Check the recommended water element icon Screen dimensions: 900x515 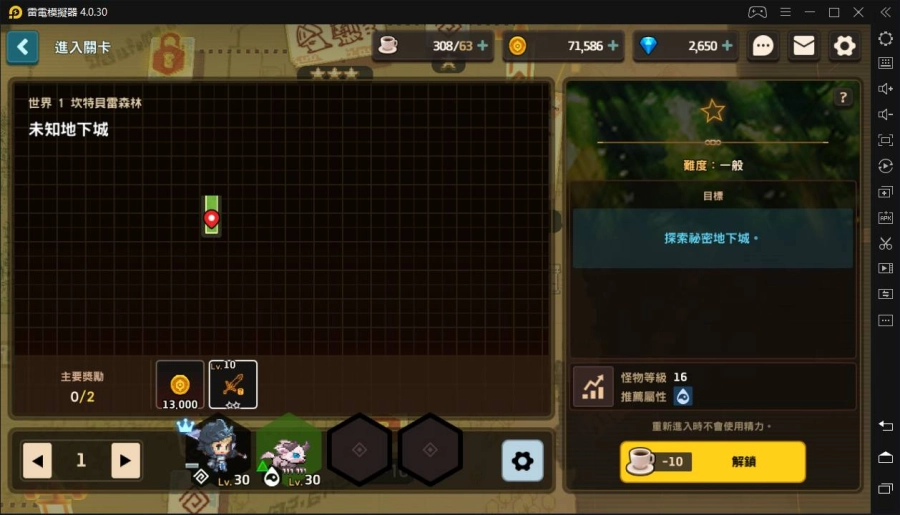(x=683, y=396)
